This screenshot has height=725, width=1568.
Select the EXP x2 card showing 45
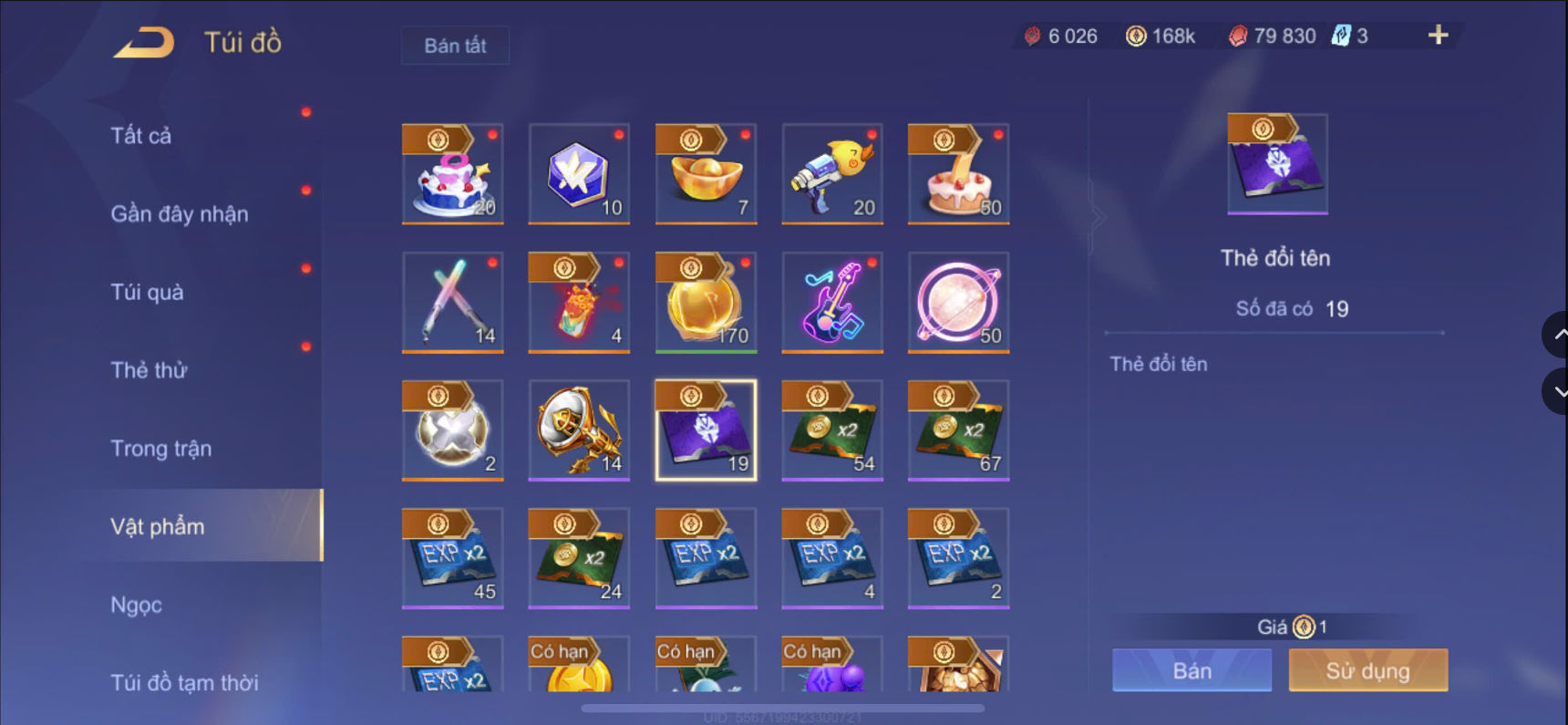pyautogui.click(x=453, y=556)
